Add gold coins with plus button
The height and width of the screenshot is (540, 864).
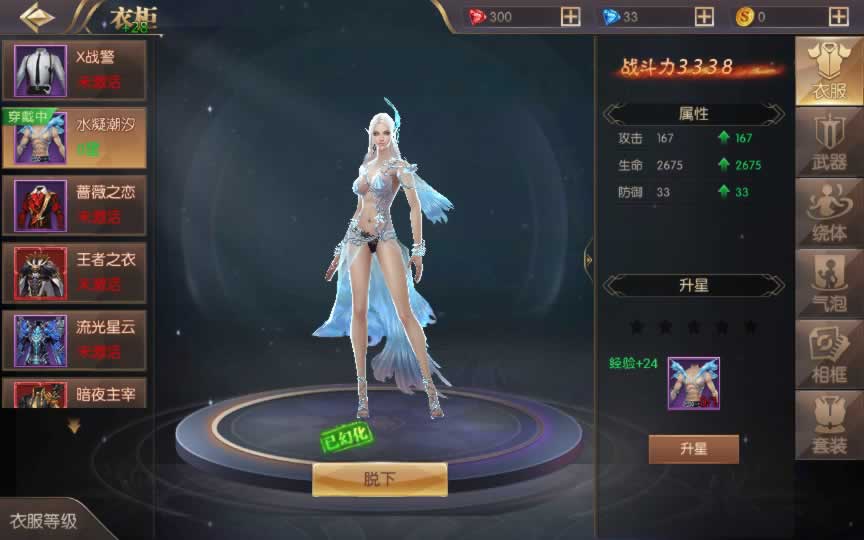click(838, 17)
